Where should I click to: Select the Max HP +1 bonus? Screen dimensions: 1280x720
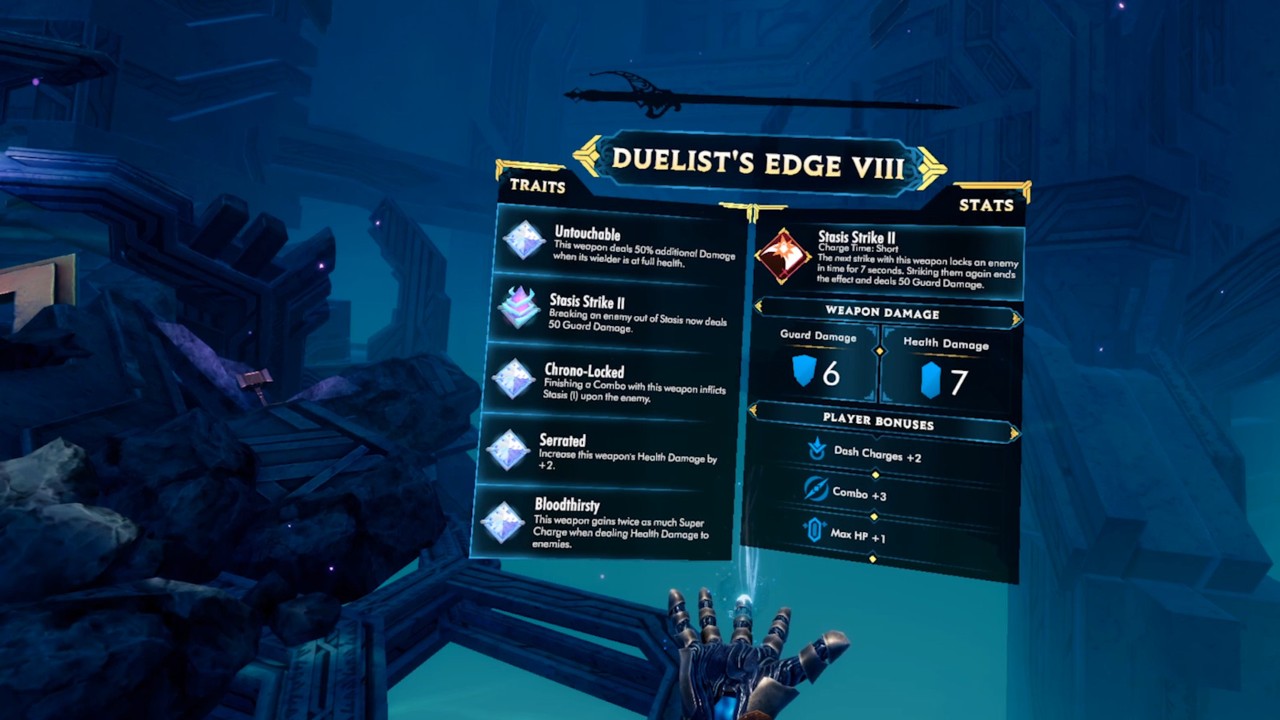tap(845, 534)
